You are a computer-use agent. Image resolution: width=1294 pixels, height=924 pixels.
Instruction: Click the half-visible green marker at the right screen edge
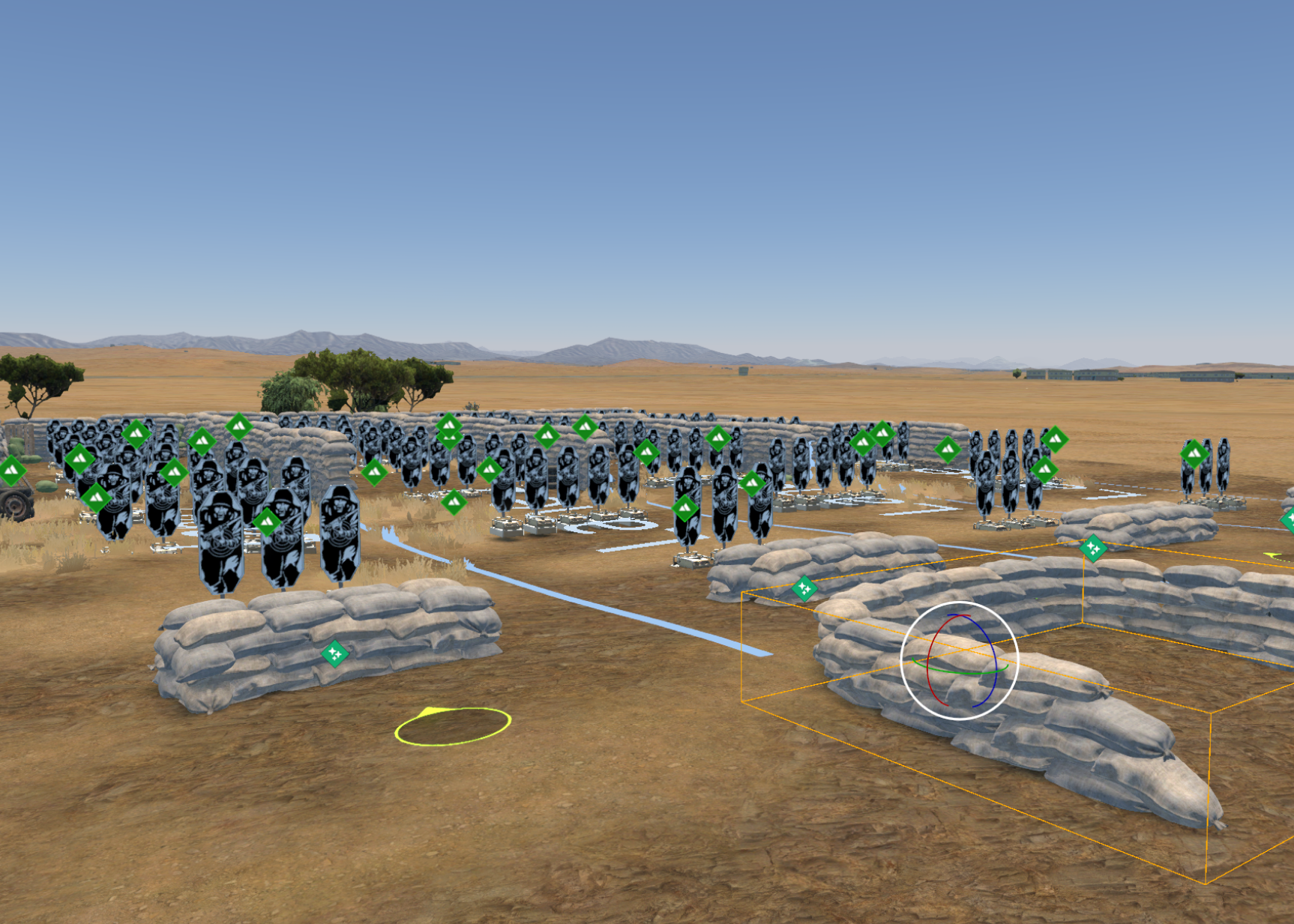[1288, 519]
